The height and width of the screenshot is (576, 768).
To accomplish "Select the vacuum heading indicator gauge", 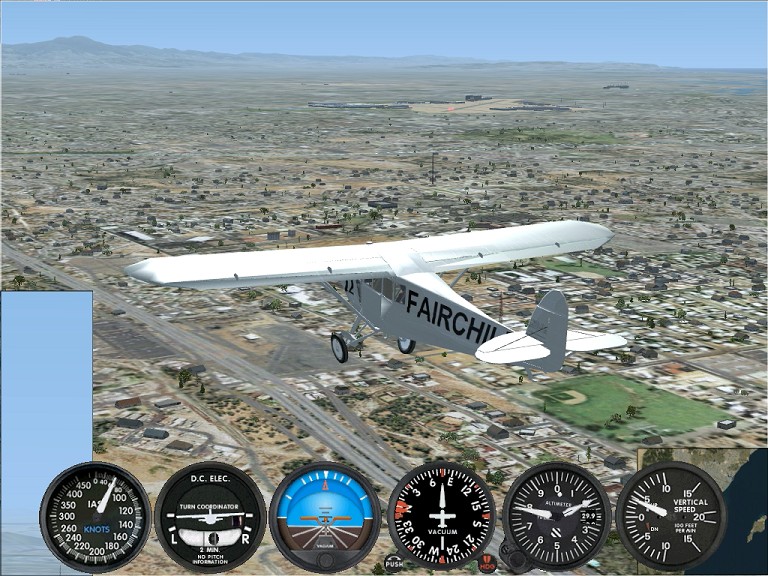I will (441, 516).
